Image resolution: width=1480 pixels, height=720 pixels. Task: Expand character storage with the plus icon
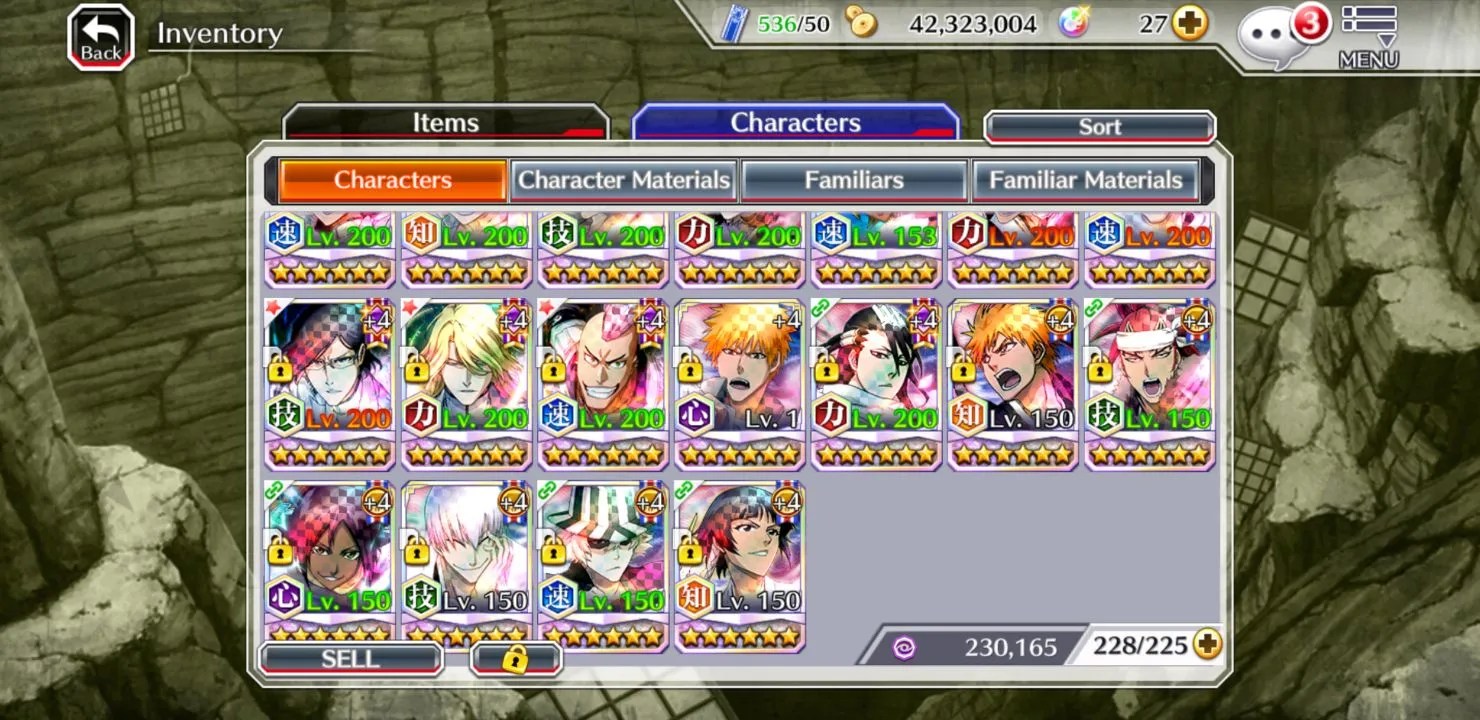(1207, 645)
